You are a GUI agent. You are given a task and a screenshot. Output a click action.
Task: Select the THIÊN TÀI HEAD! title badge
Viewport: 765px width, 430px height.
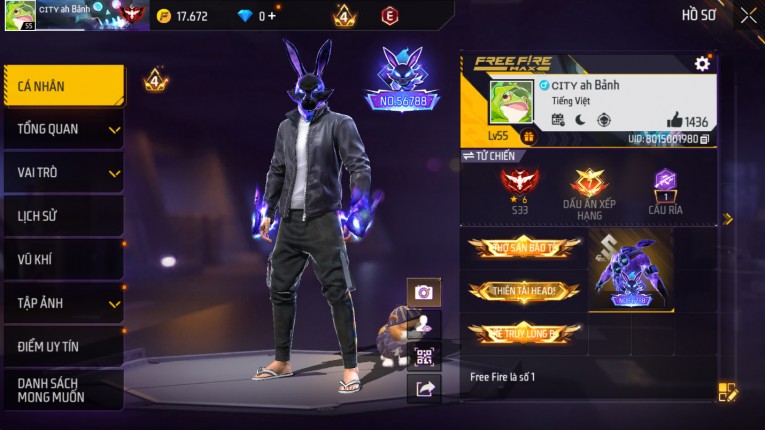click(x=523, y=291)
